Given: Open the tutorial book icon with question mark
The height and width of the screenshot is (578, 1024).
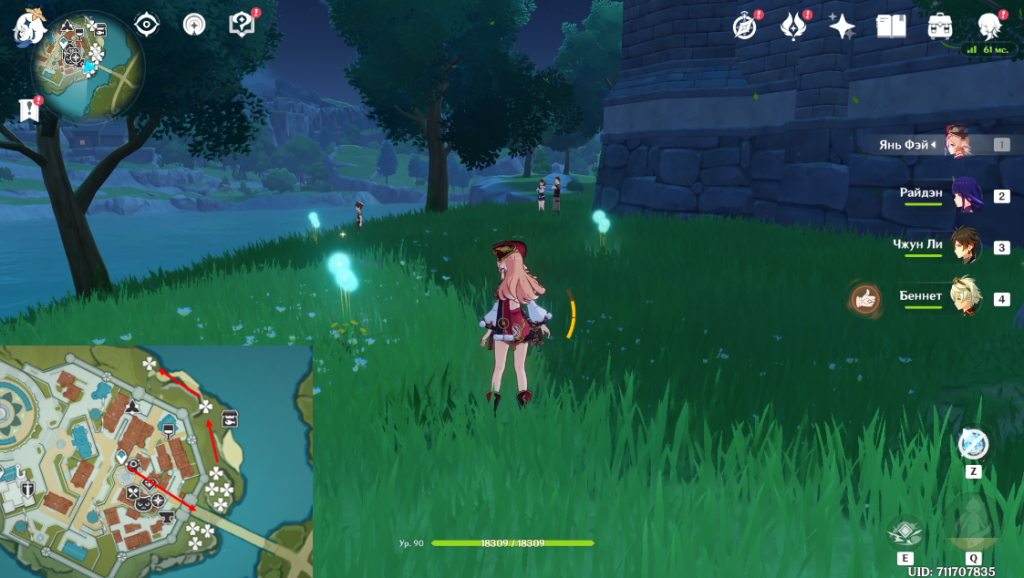Looking at the screenshot, I should tap(241, 24).
